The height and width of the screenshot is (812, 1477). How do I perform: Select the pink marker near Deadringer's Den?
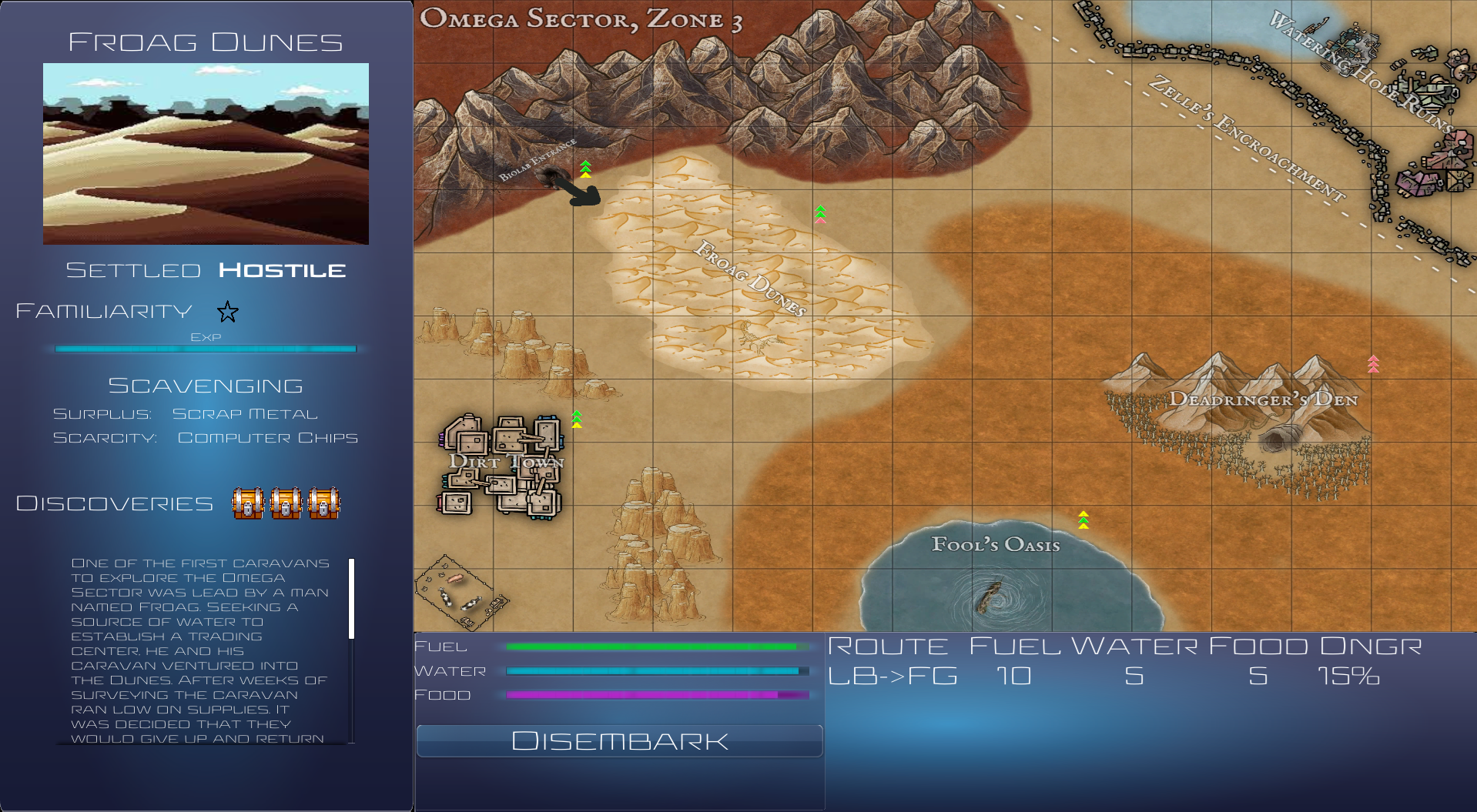click(x=1374, y=365)
